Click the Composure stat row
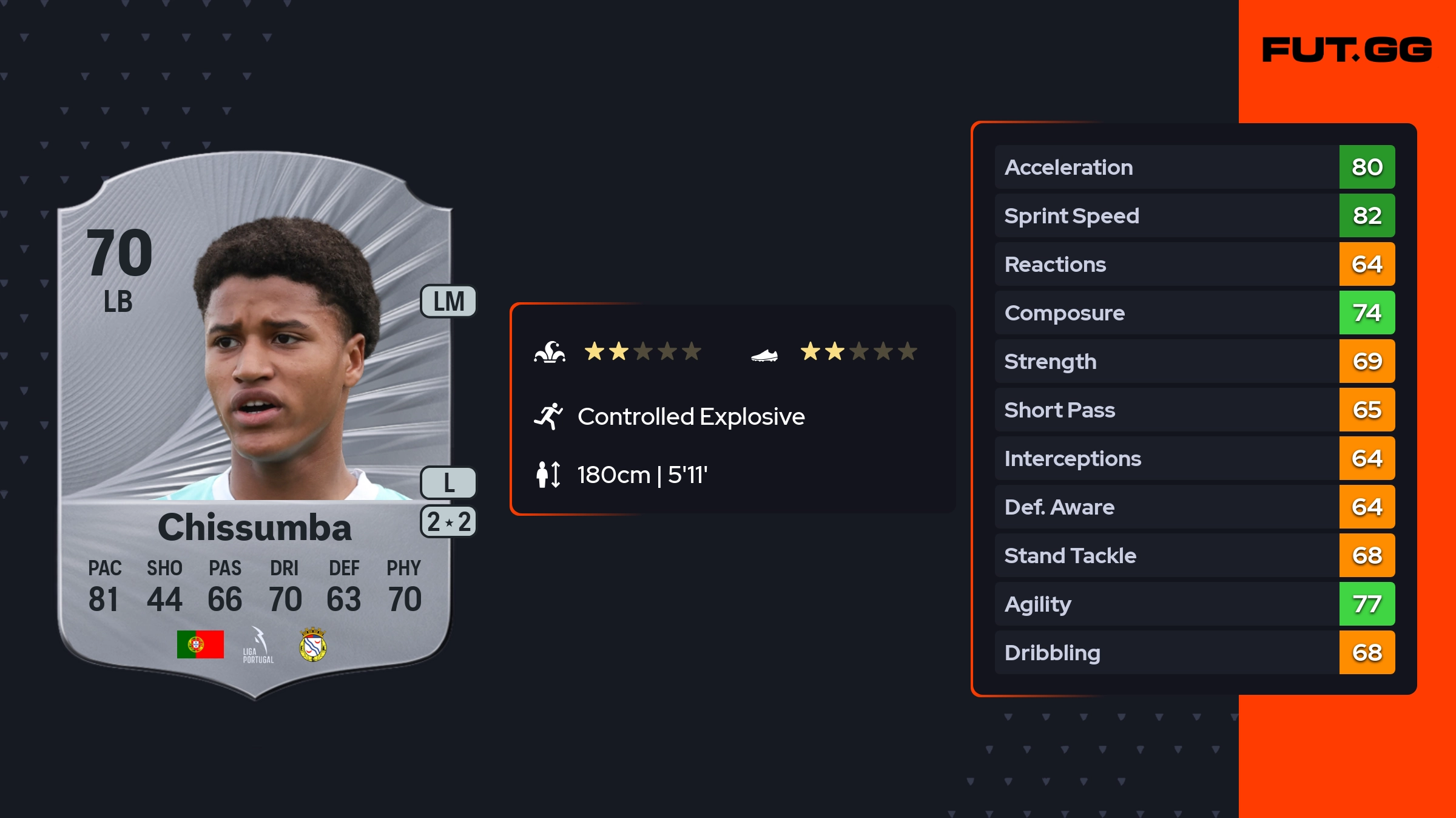The image size is (1456, 818). 1194,313
